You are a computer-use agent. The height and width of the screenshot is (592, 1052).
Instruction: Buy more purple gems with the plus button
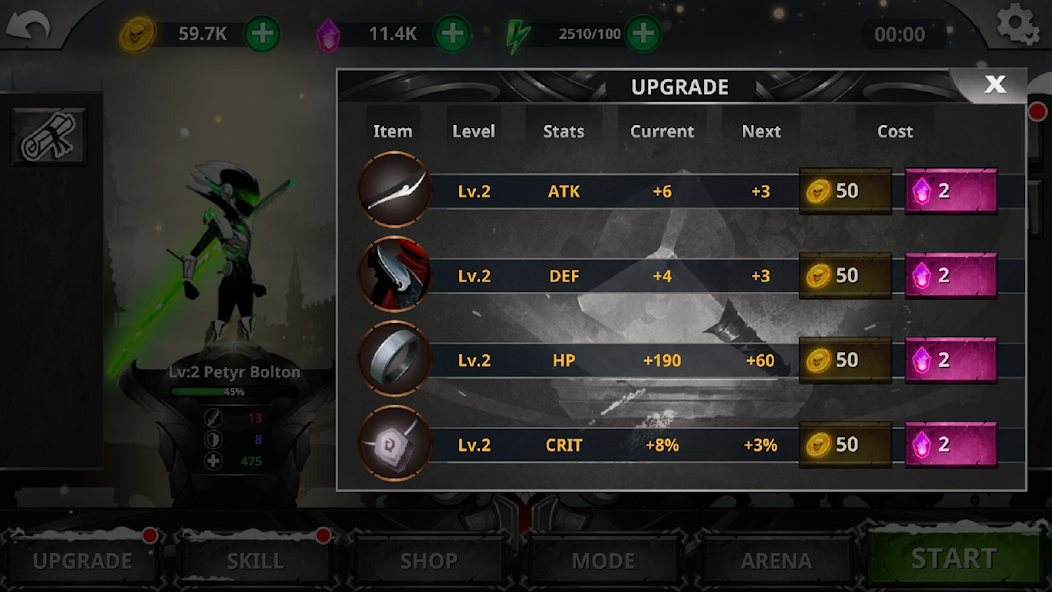click(x=452, y=34)
